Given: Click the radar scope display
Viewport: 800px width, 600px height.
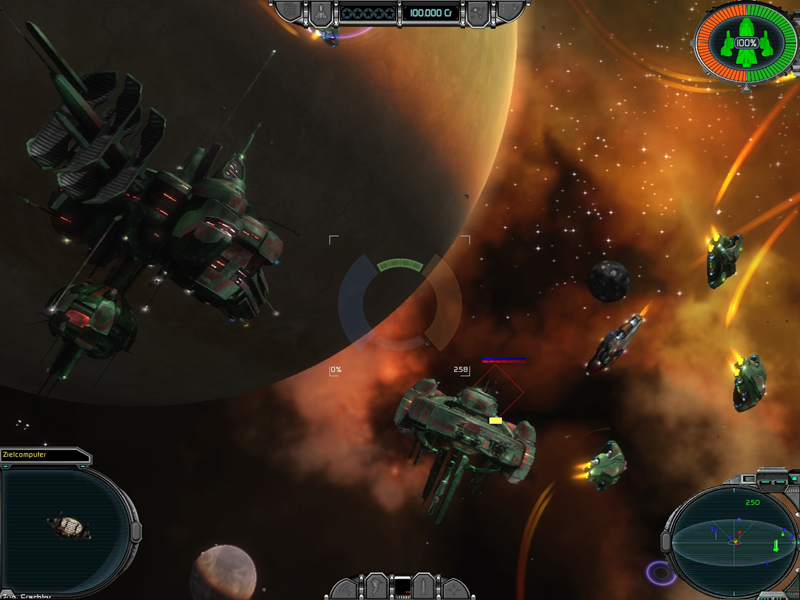Looking at the screenshot, I should click(734, 541).
